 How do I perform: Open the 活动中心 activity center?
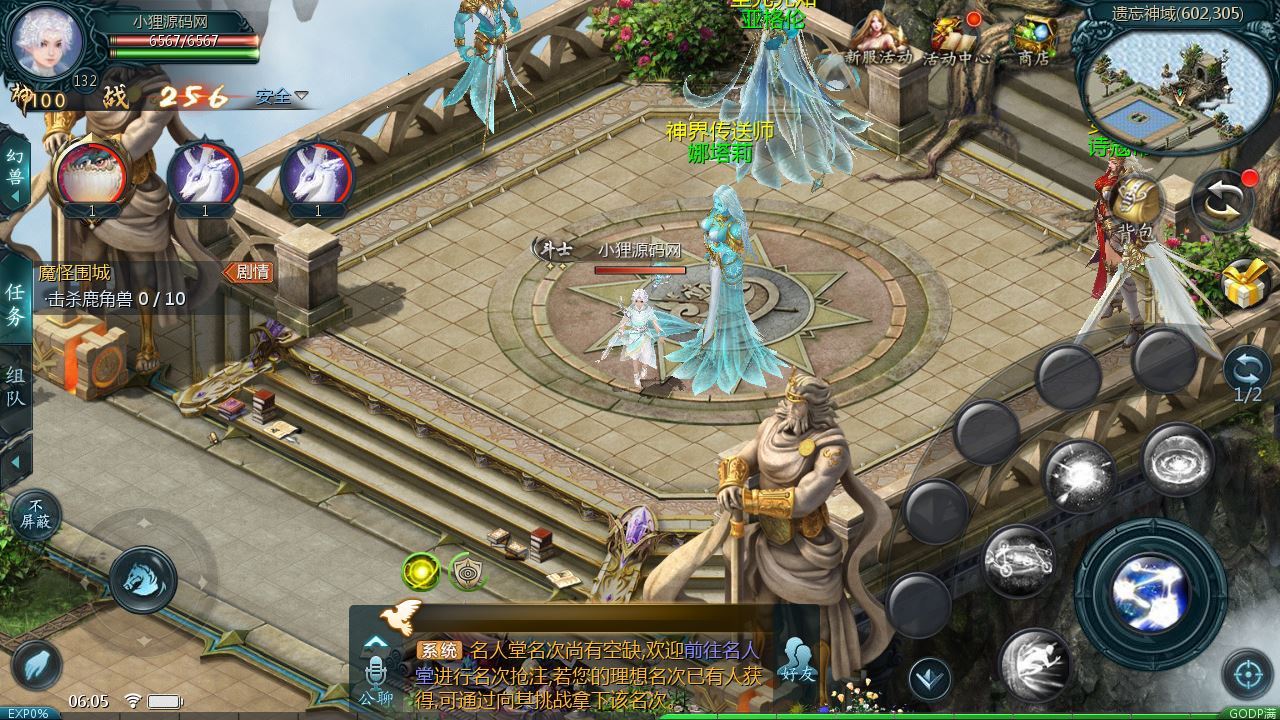coord(956,40)
